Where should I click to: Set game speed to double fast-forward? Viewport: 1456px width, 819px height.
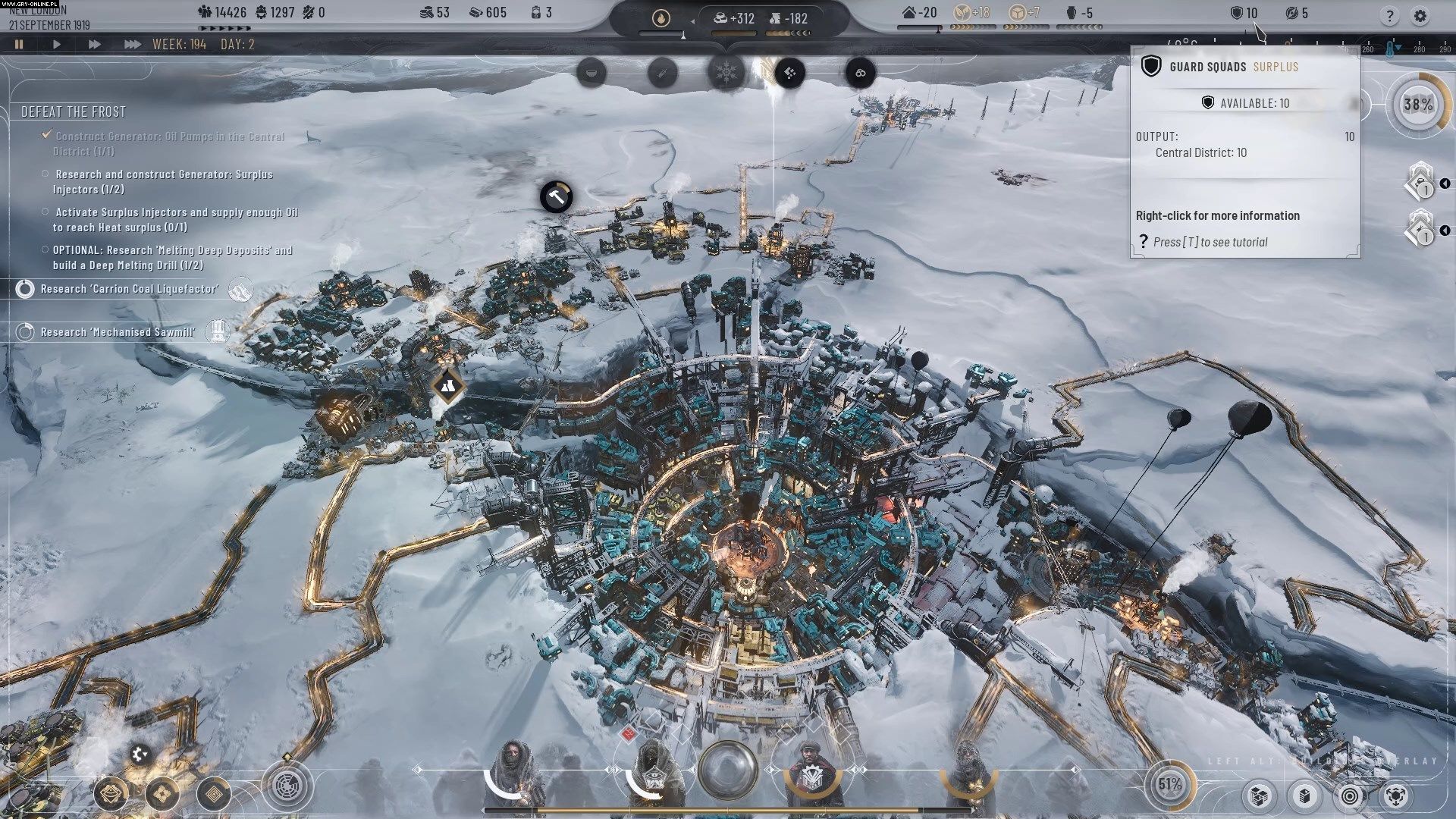[94, 45]
